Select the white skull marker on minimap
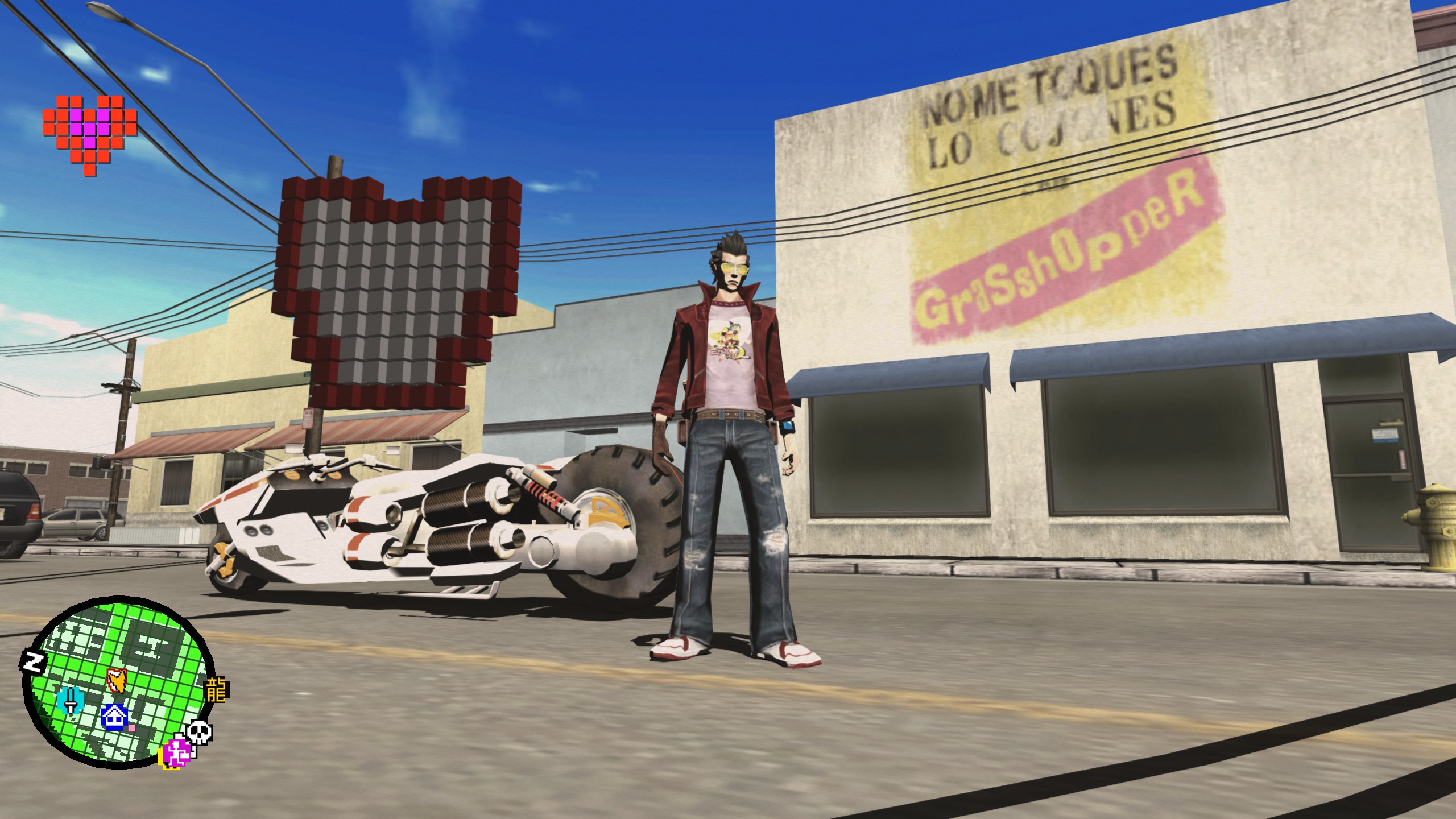 (x=200, y=732)
